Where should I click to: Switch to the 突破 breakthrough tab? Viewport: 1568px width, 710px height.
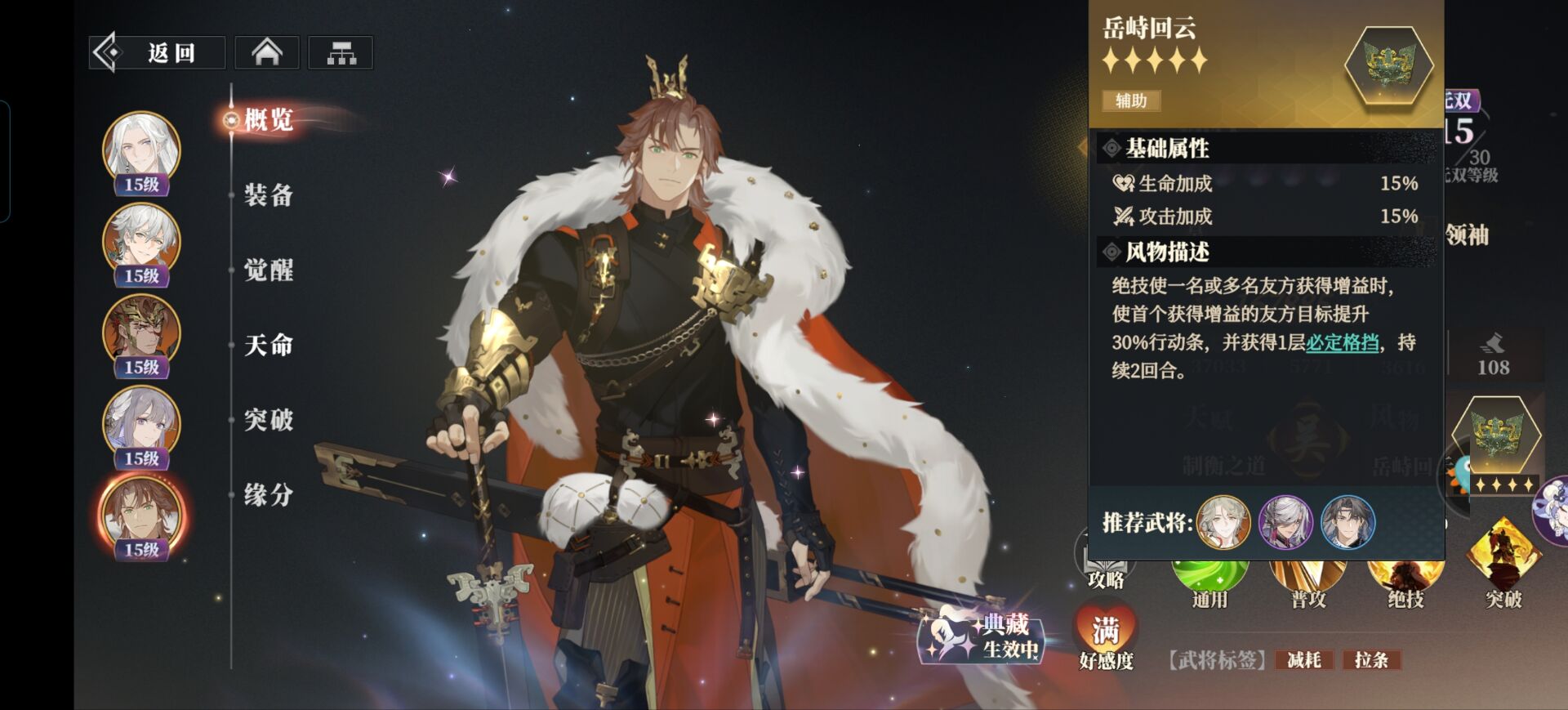268,420
